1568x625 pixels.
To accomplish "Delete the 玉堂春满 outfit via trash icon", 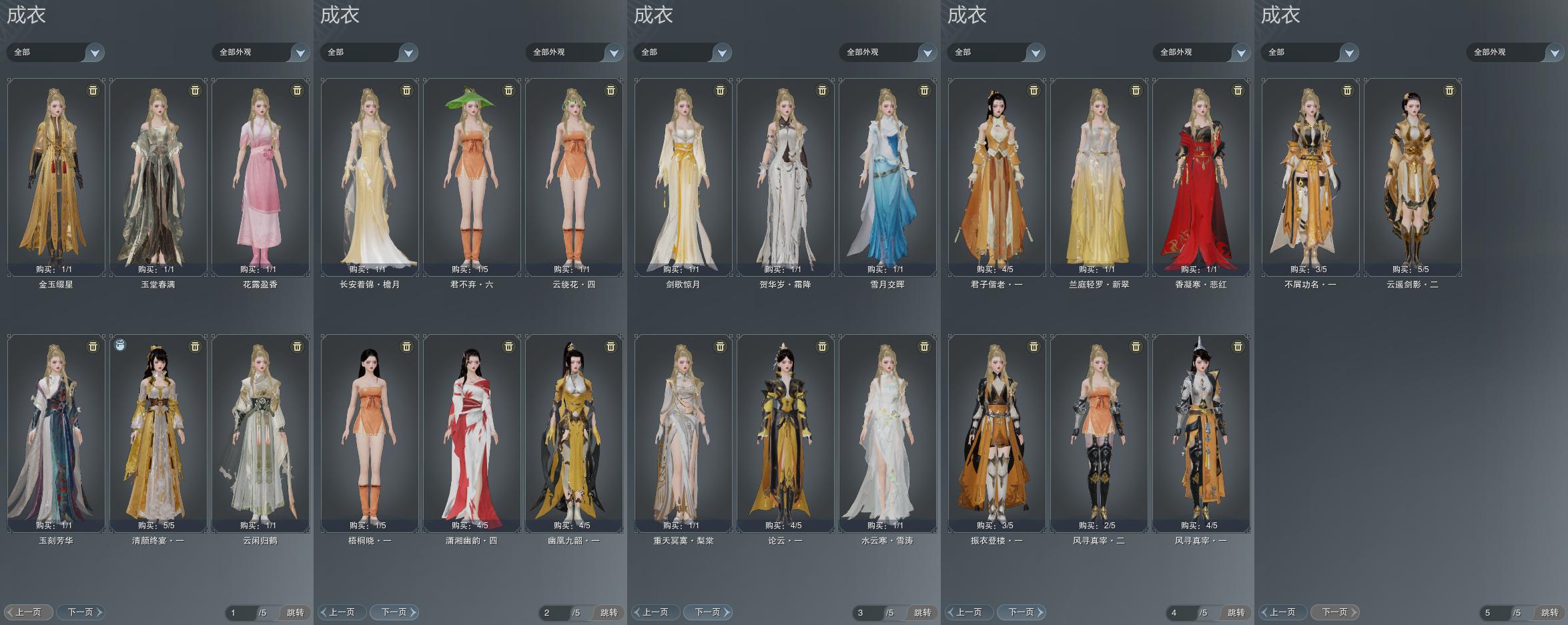I will [195, 91].
